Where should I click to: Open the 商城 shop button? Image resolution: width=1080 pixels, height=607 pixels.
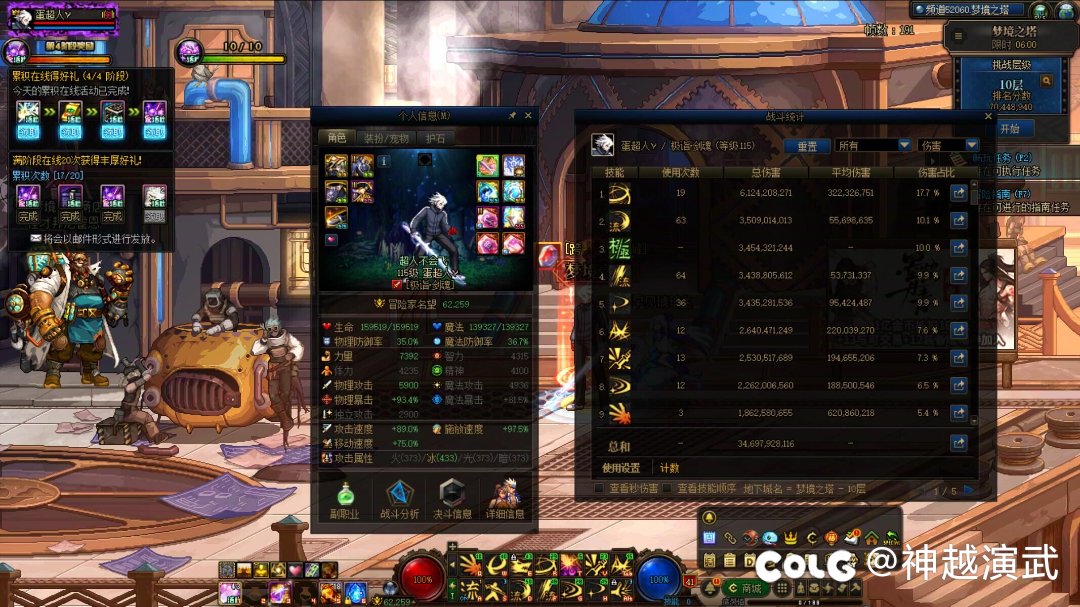pyautogui.click(x=744, y=588)
